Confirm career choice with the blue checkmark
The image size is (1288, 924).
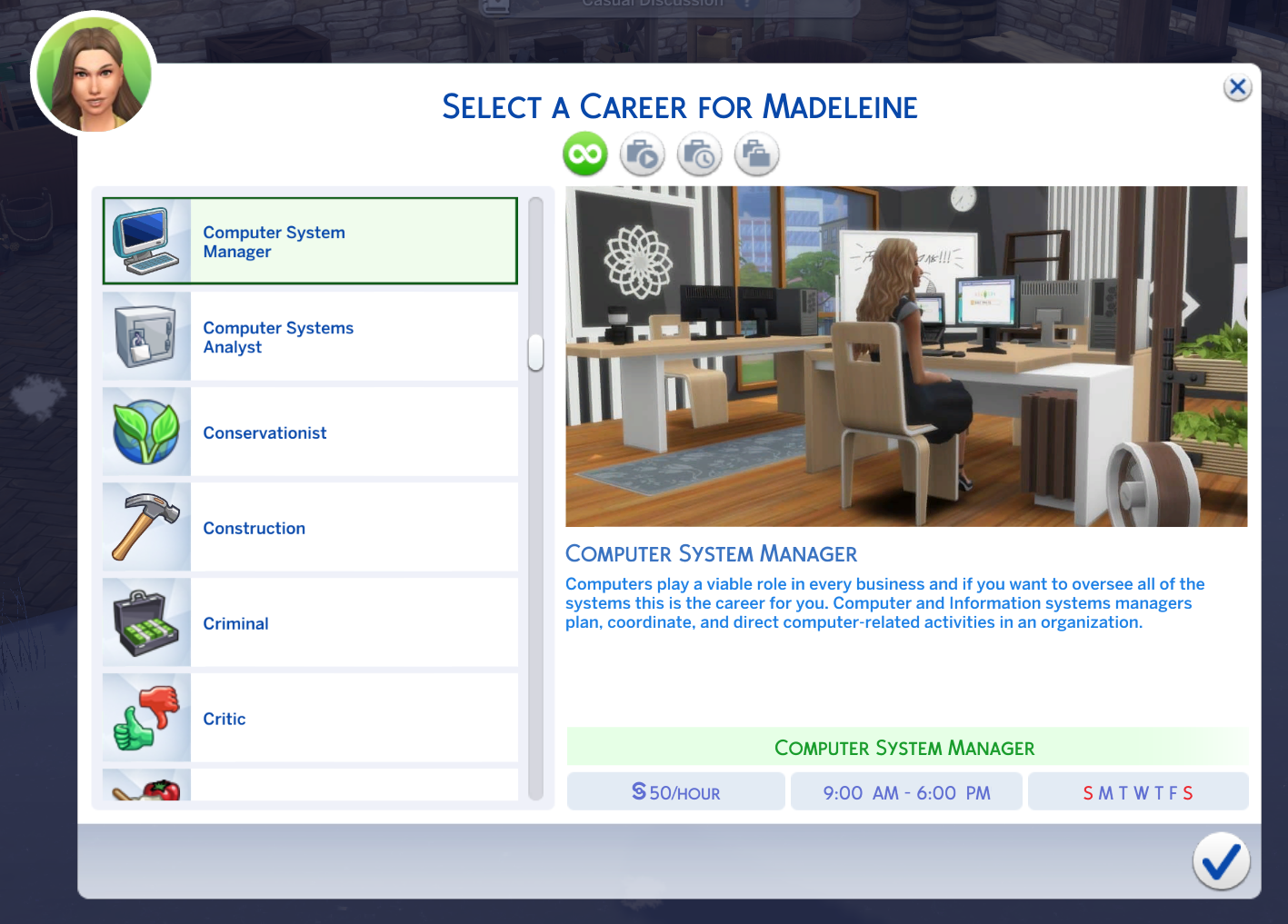click(x=1221, y=861)
